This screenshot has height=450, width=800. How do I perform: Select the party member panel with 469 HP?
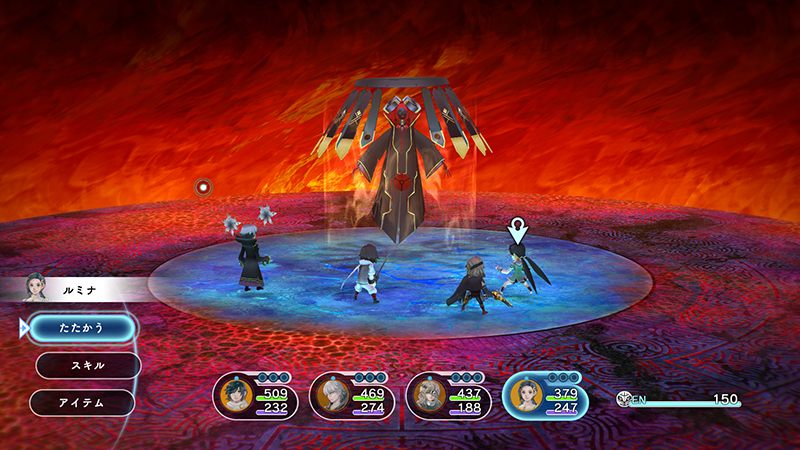[x=352, y=398]
